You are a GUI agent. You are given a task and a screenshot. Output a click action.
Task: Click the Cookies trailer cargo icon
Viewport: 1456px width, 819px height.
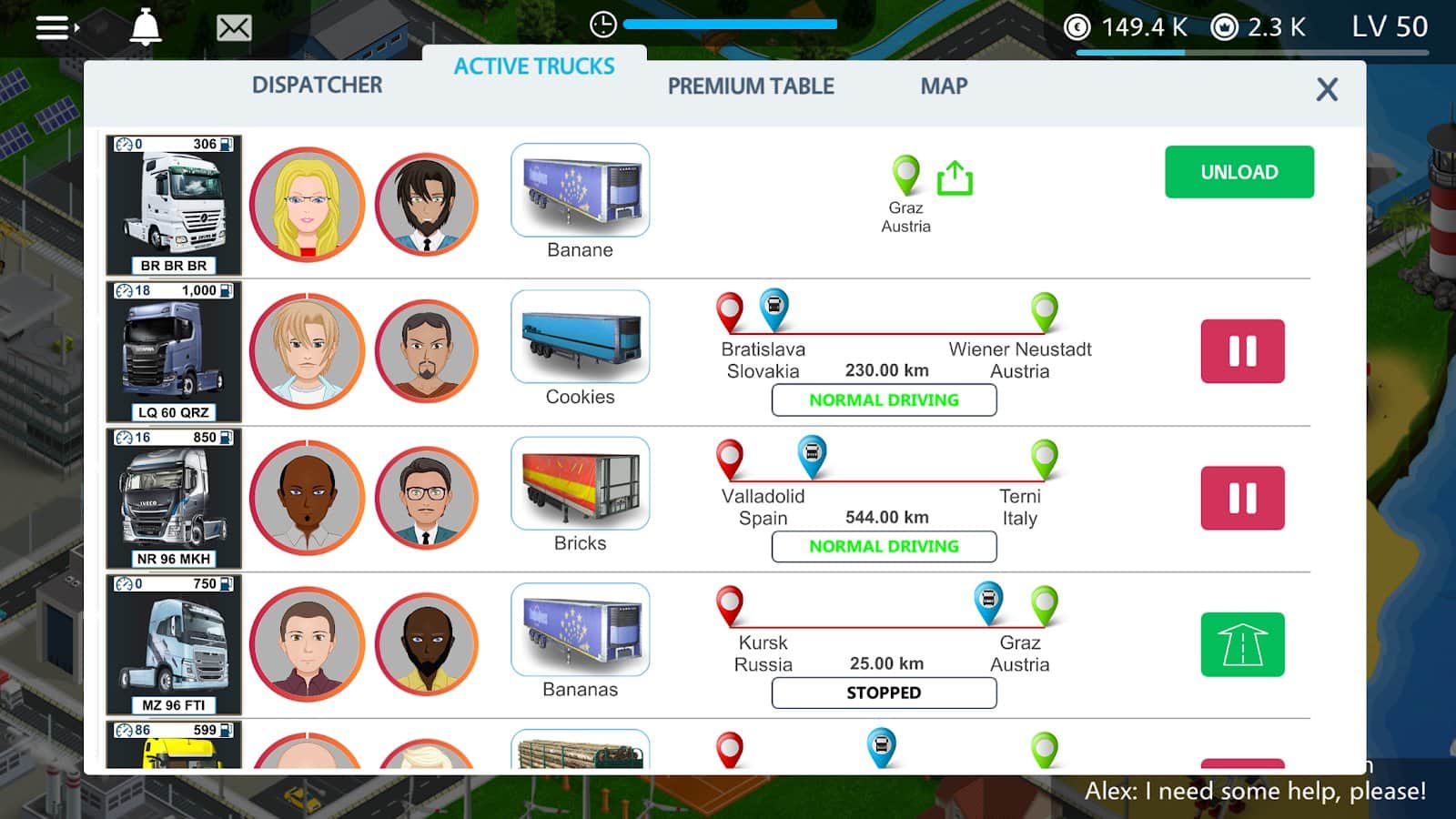pos(581,337)
